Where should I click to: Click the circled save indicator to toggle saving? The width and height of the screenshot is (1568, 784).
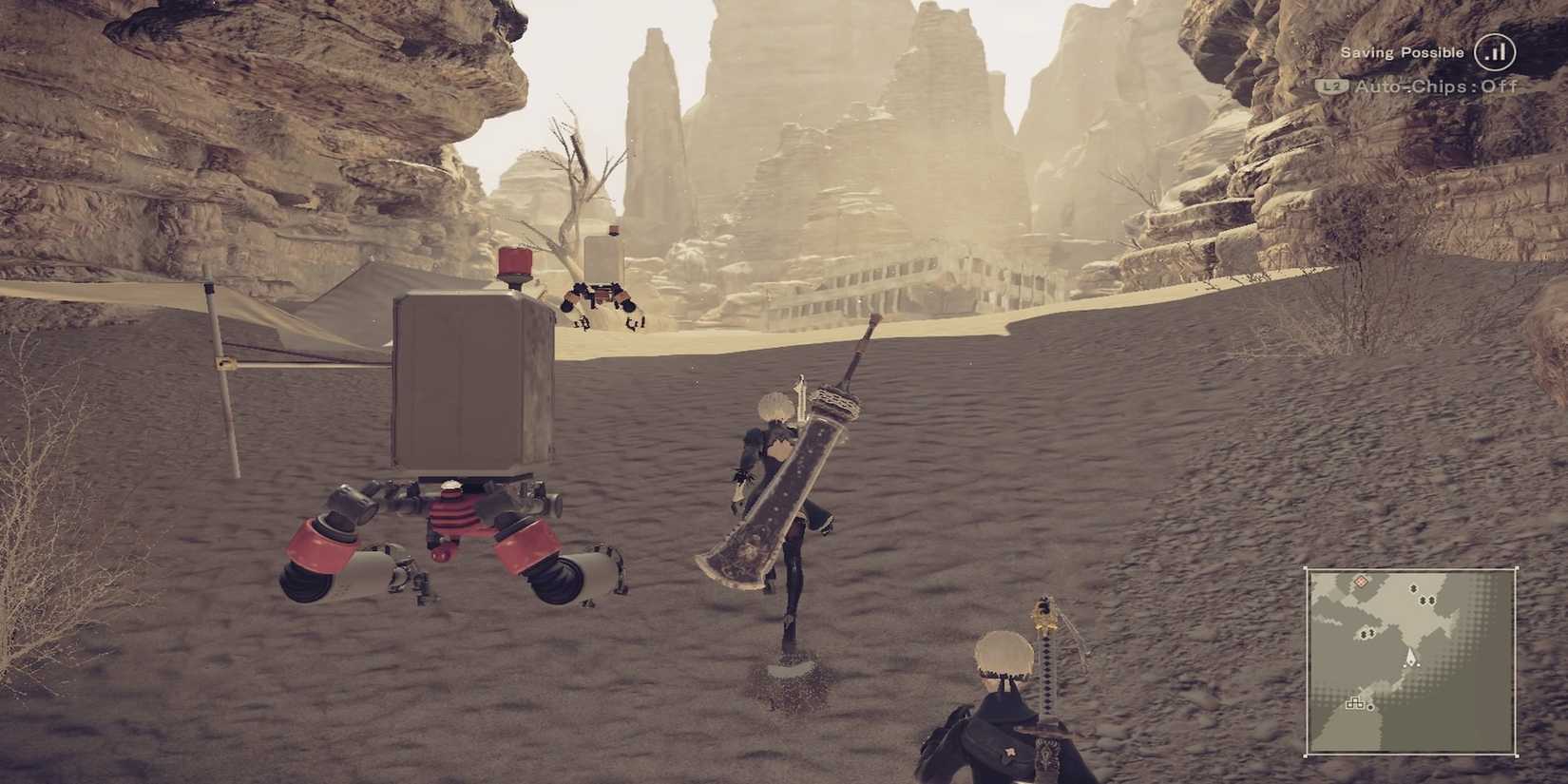(1495, 52)
